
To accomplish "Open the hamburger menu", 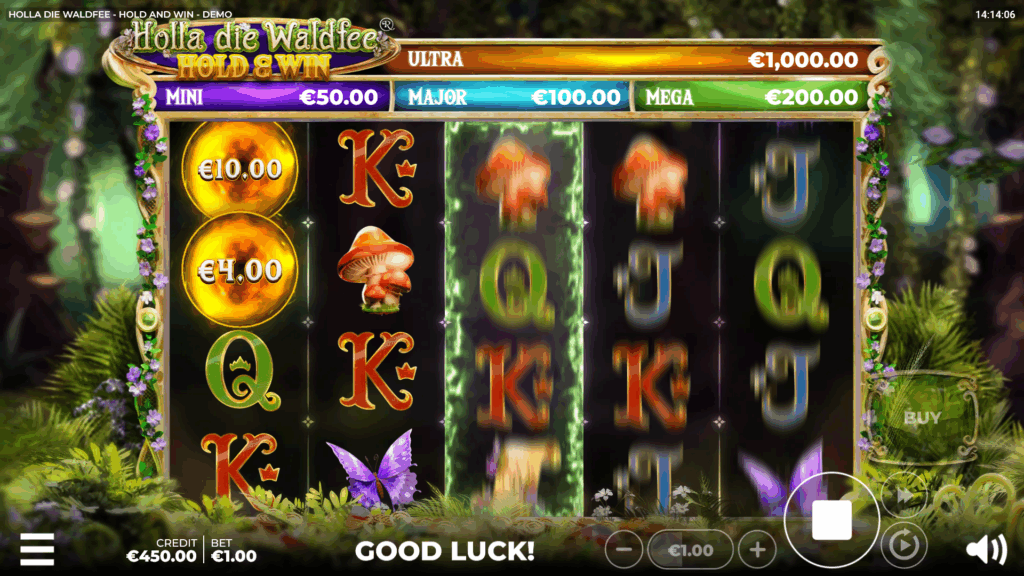I will [x=37, y=548].
